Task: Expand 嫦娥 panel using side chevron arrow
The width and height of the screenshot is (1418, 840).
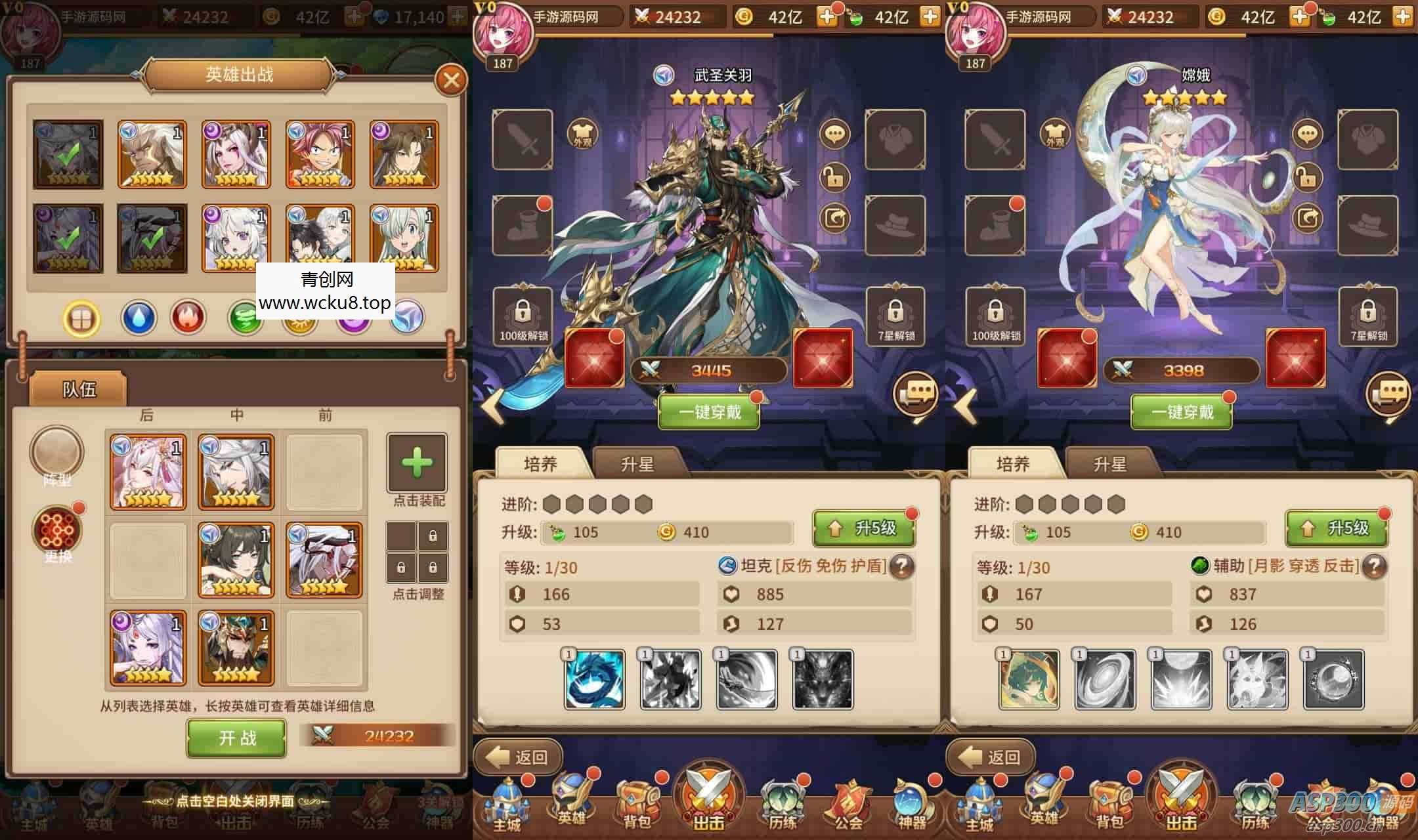Action: click(x=965, y=407)
